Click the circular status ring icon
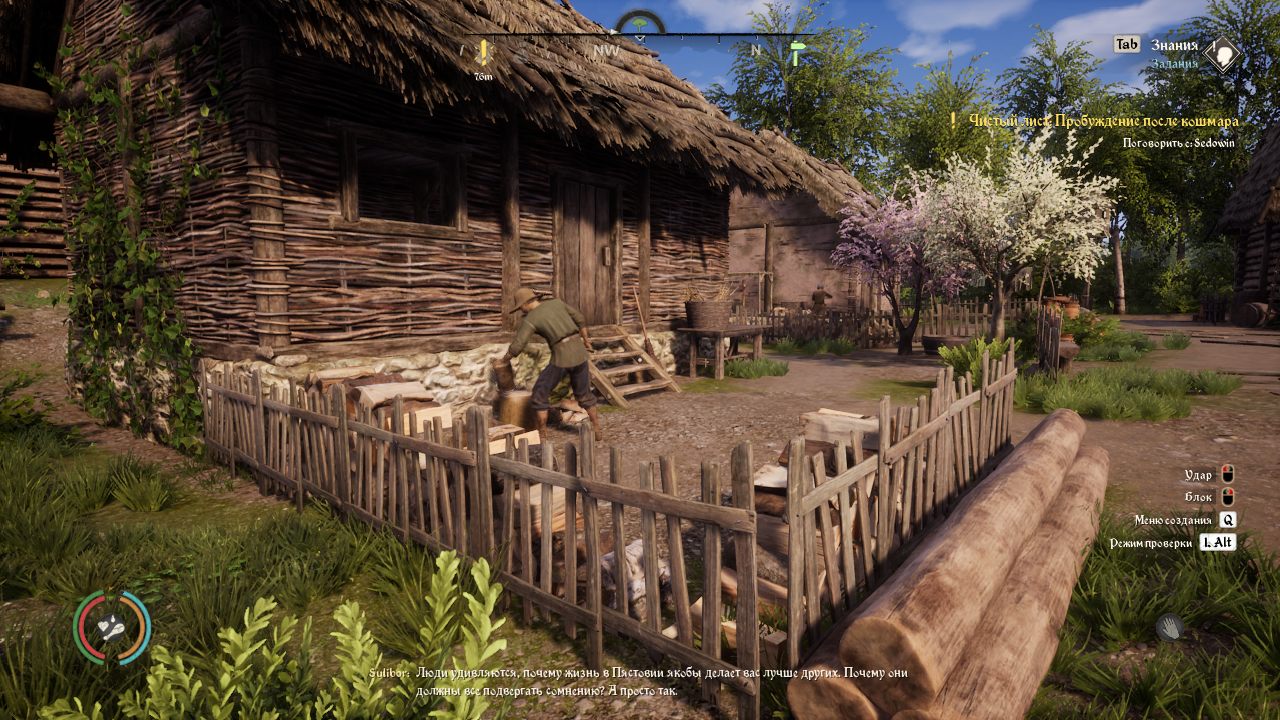Screen dimensions: 1280x720 112,628
